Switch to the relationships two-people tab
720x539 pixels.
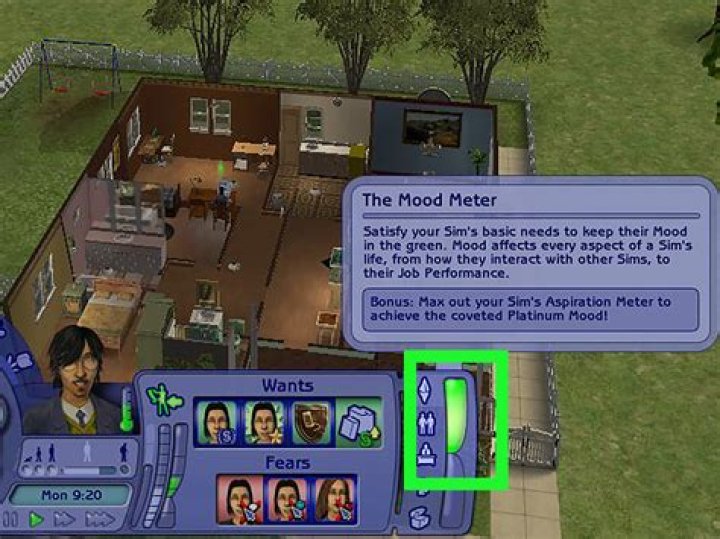pos(424,422)
